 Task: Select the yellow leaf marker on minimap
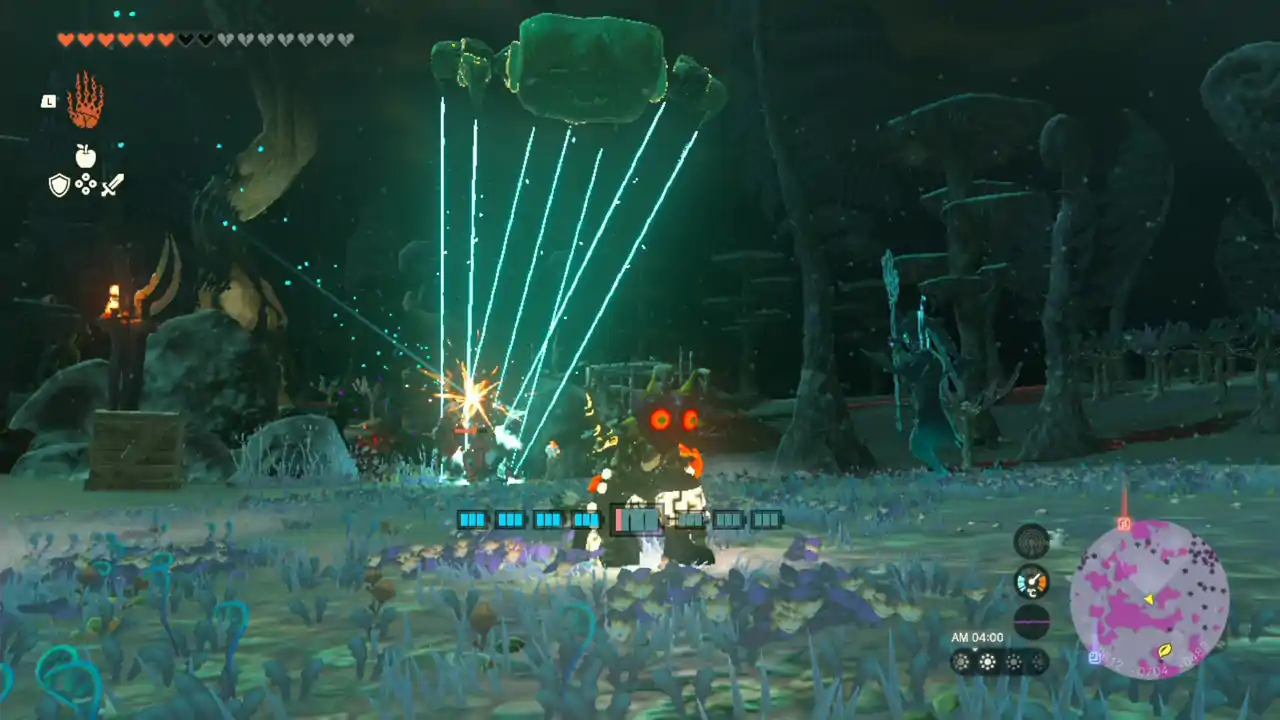pos(1166,651)
